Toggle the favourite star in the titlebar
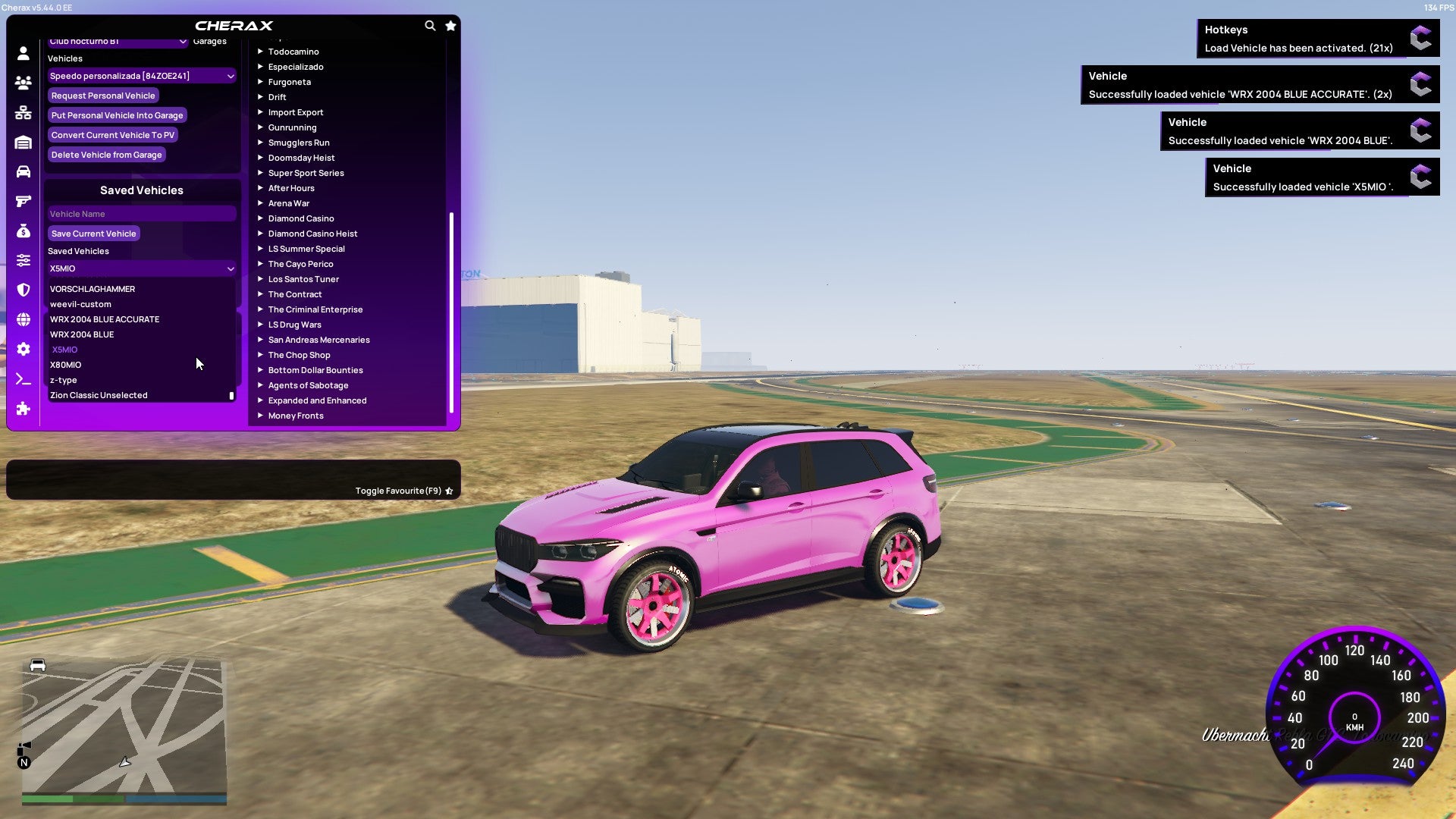The image size is (1456, 819). (x=450, y=25)
